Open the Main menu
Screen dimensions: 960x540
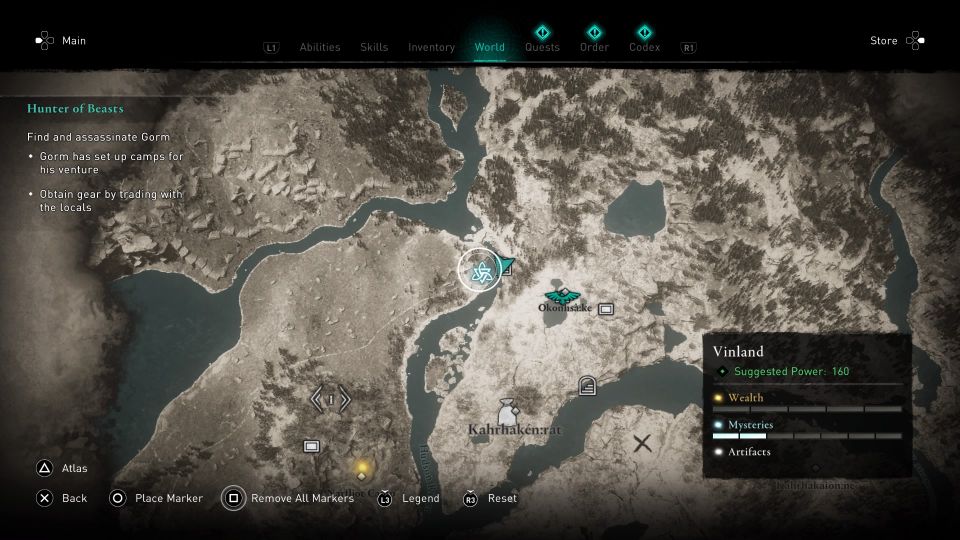tap(61, 41)
